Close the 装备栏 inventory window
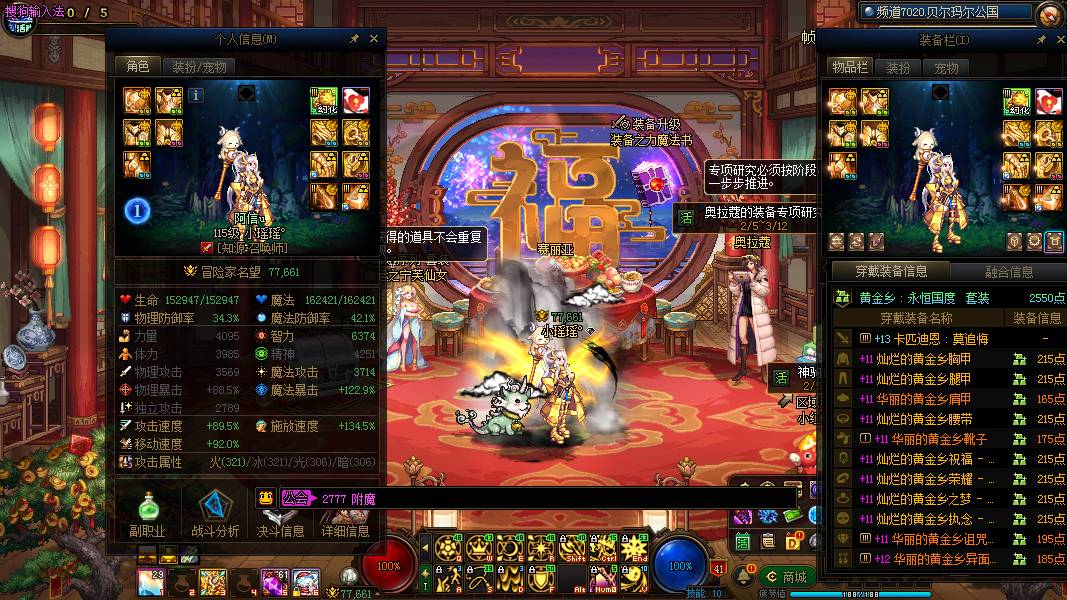This screenshot has height=600, width=1067. pyautogui.click(x=1058, y=40)
